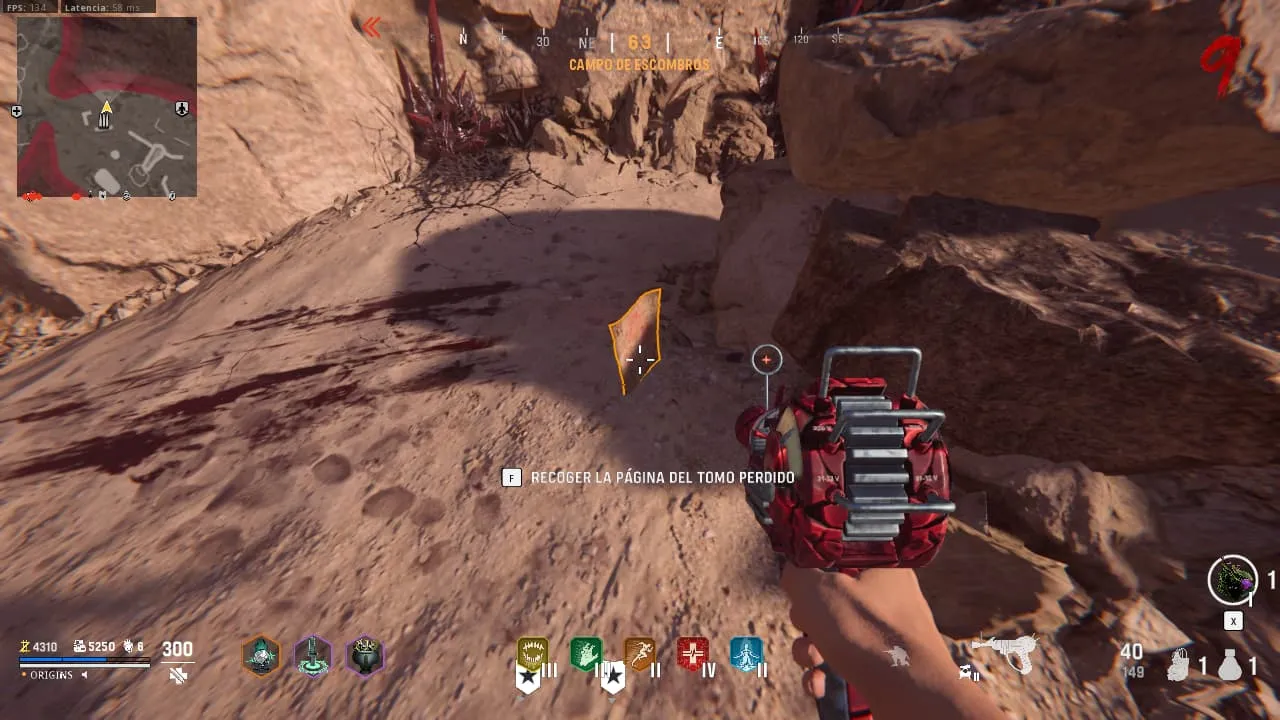1280x720 pixels.
Task: Select the monkey bomb tactical icon
Action: [x=1180, y=666]
